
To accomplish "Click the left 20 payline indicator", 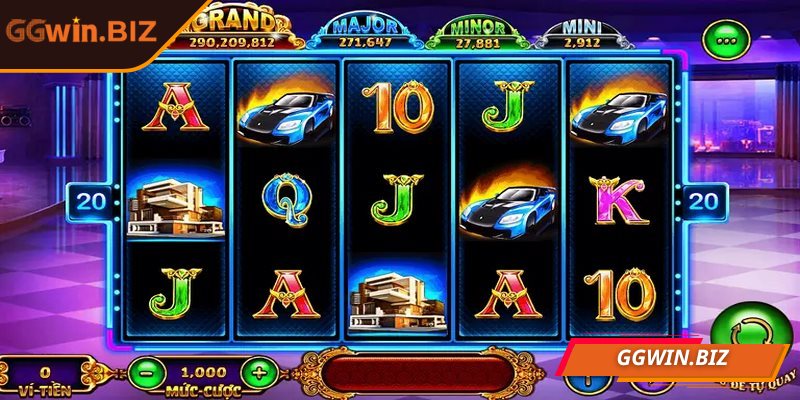I will pyautogui.click(x=91, y=200).
